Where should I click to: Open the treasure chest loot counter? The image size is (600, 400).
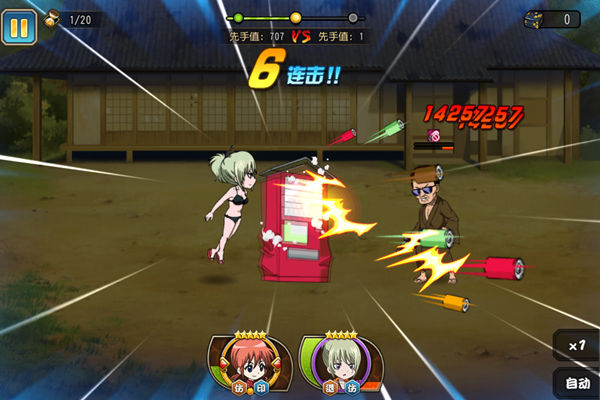[x=552, y=19]
